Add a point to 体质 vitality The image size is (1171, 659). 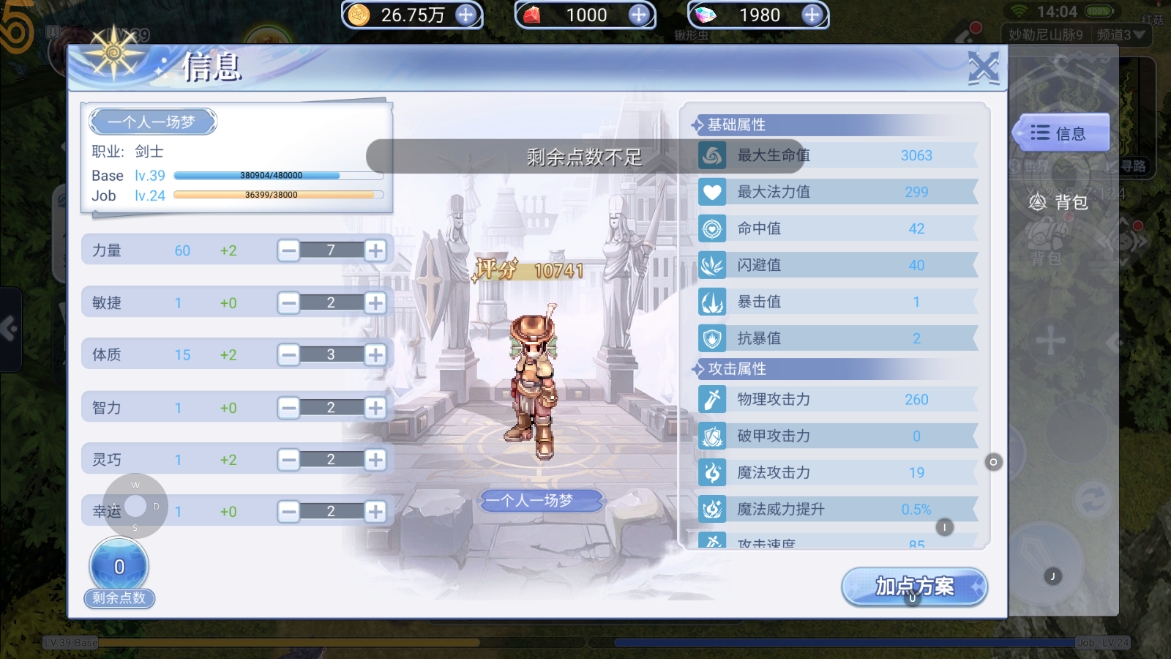pos(375,354)
